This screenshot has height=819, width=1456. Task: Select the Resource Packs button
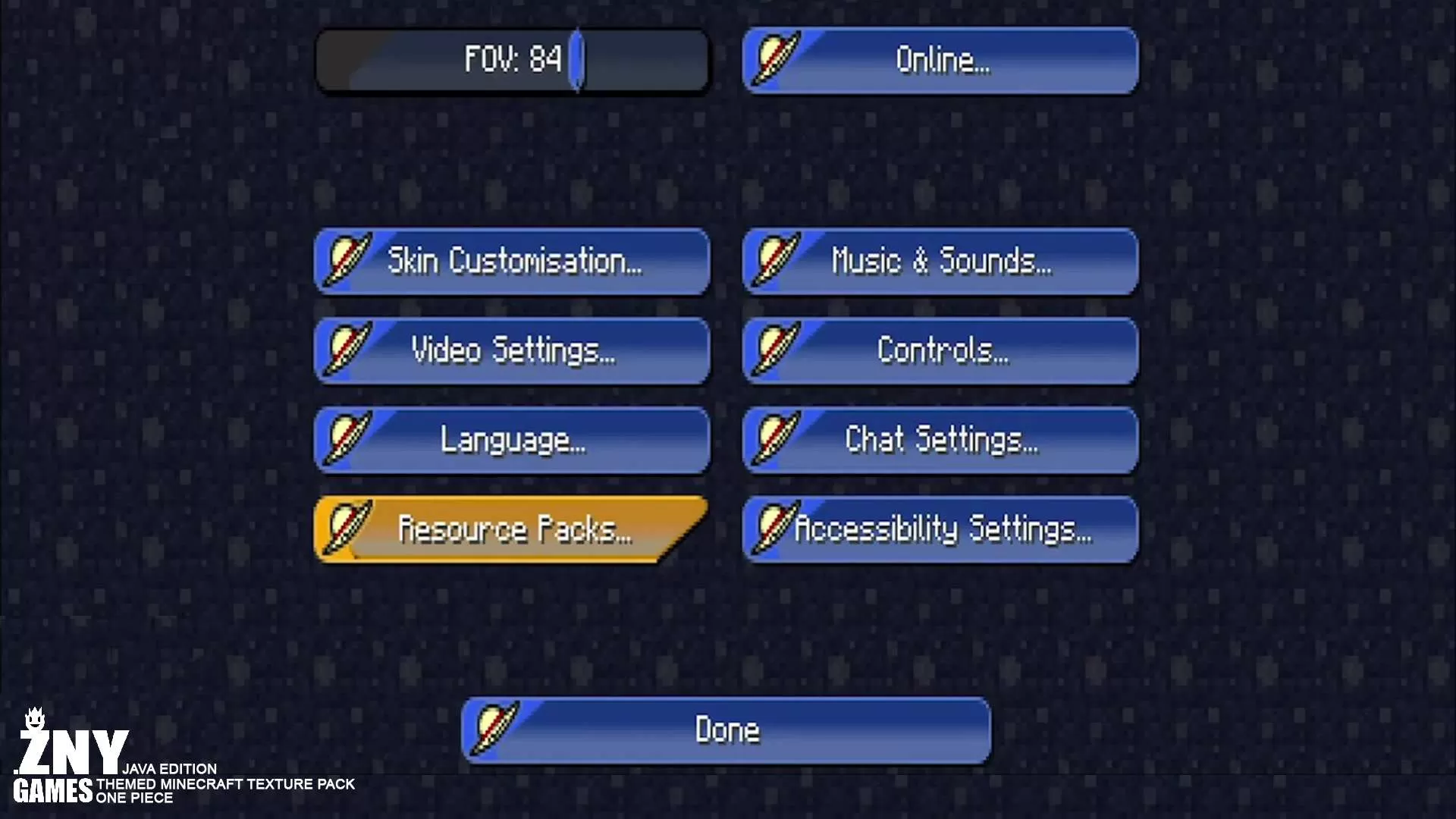point(513,529)
